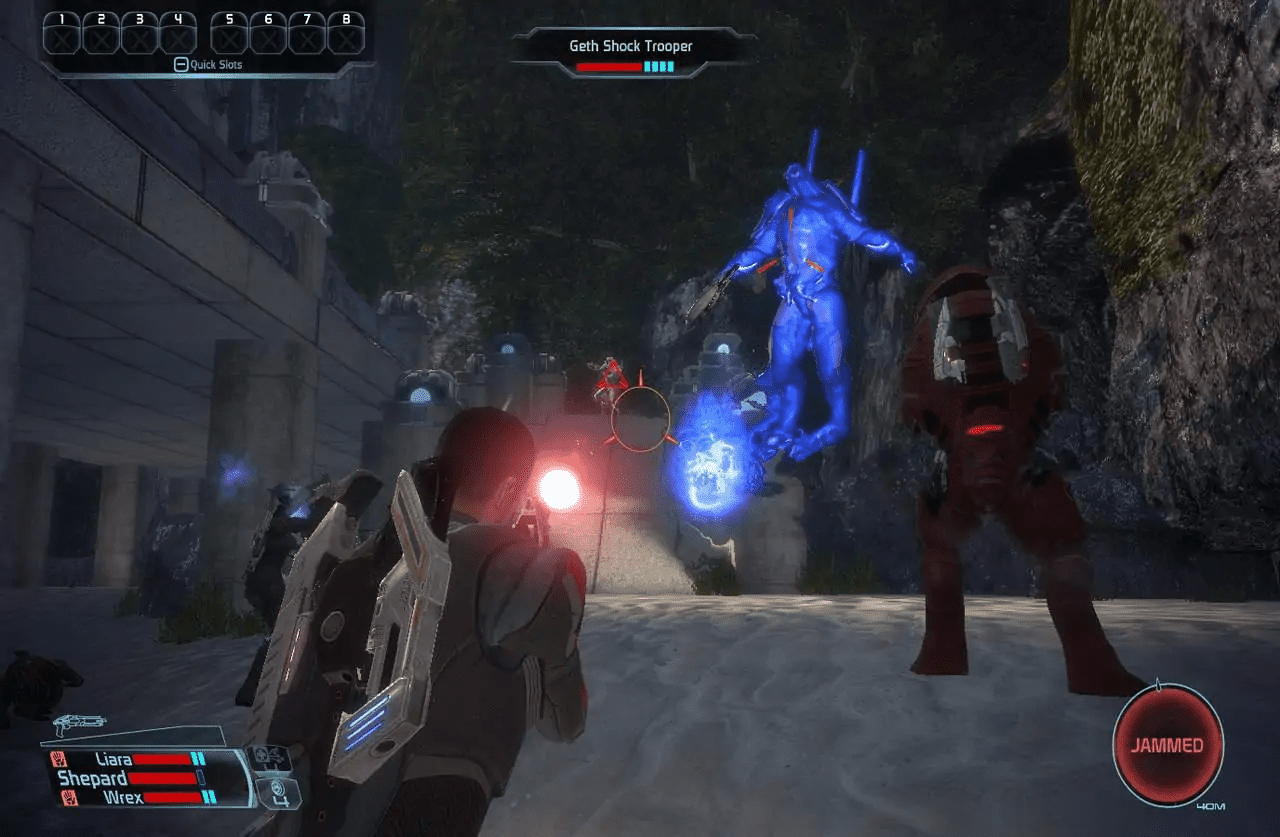1280x837 pixels.
Task: Select quick slot 5 ability
Action: pos(228,35)
